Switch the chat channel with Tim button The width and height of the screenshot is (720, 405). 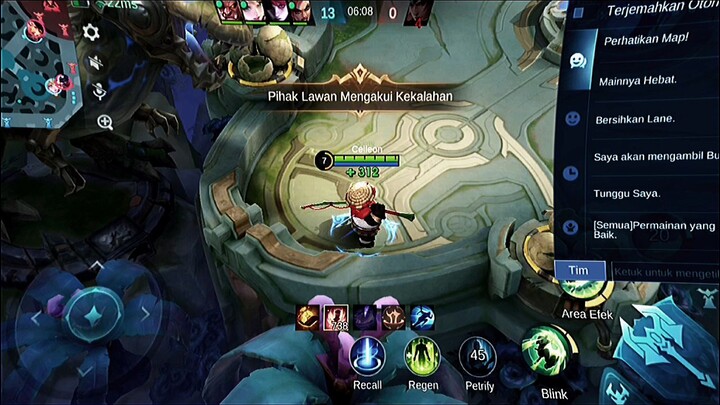tap(578, 271)
